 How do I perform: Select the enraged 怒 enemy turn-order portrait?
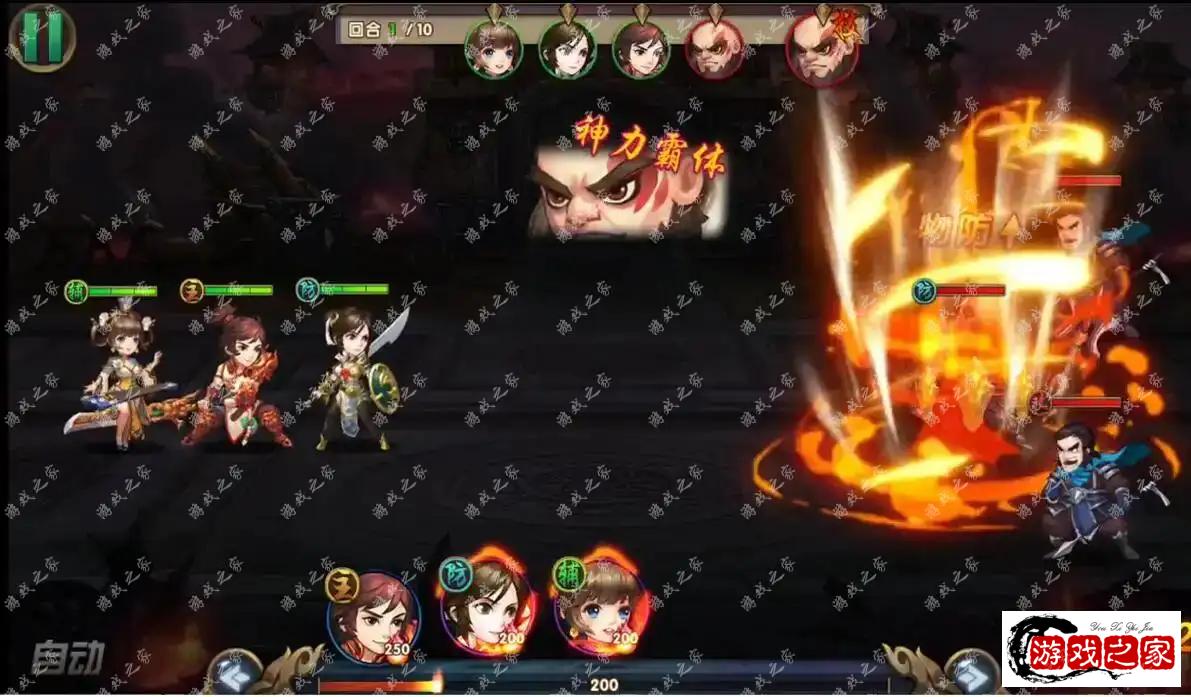822,48
